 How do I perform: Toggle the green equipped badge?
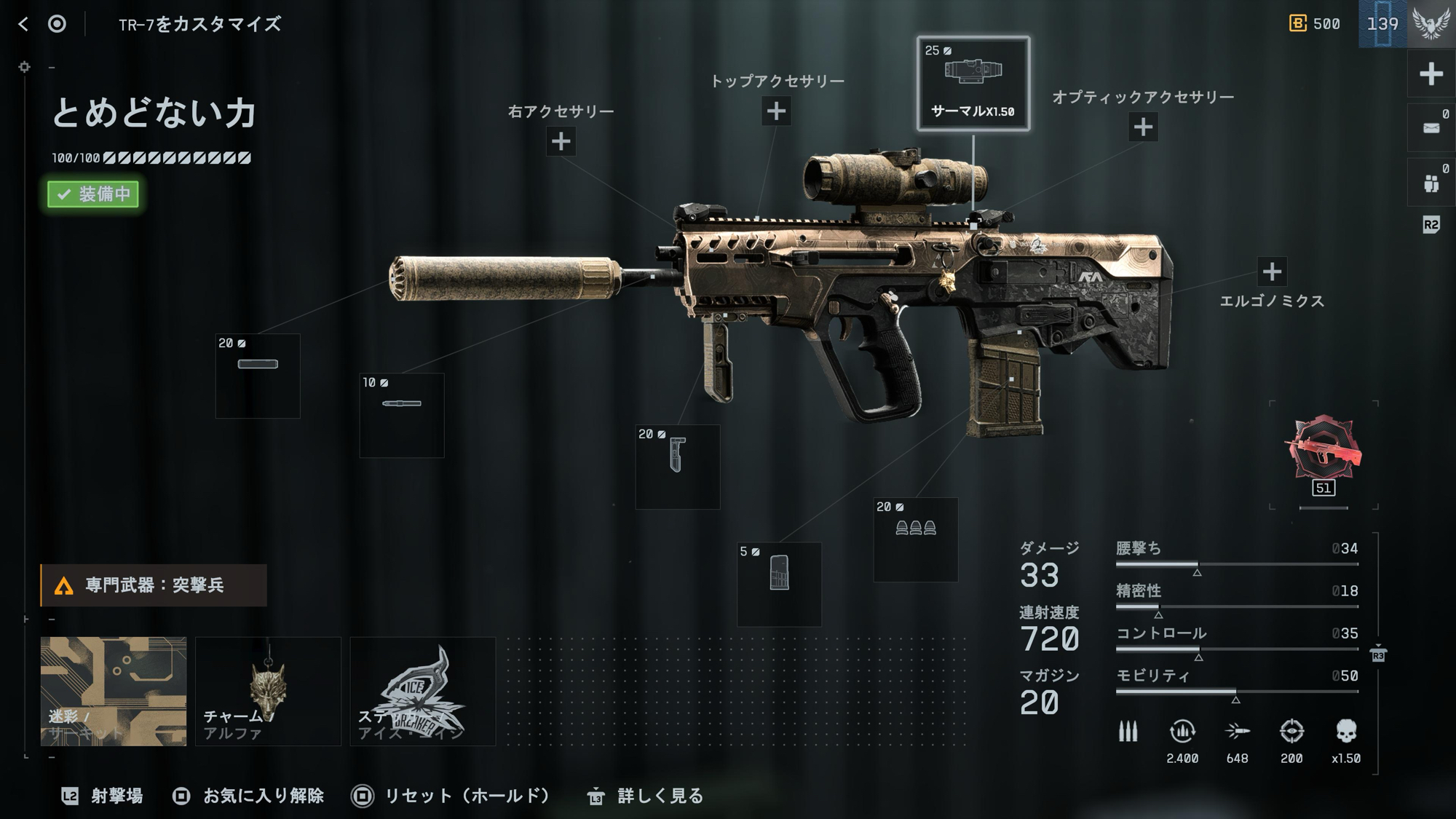(x=93, y=194)
